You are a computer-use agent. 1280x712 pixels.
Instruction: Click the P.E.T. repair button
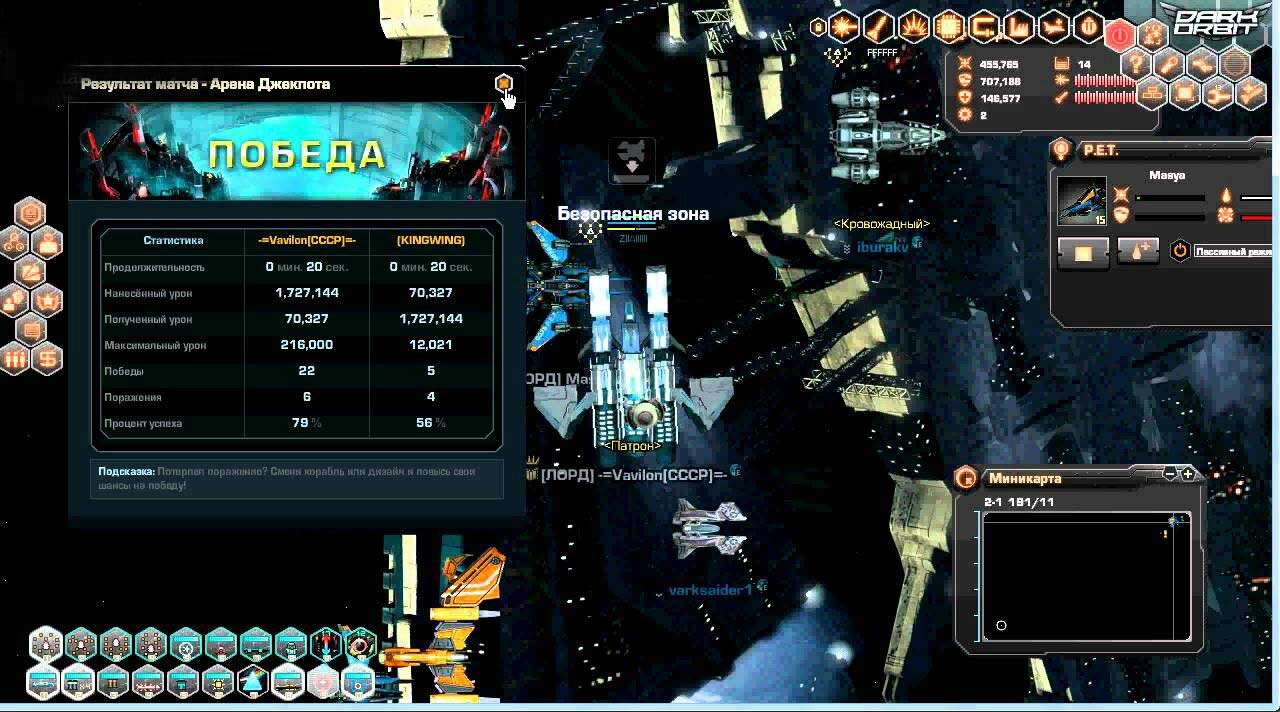(1139, 250)
